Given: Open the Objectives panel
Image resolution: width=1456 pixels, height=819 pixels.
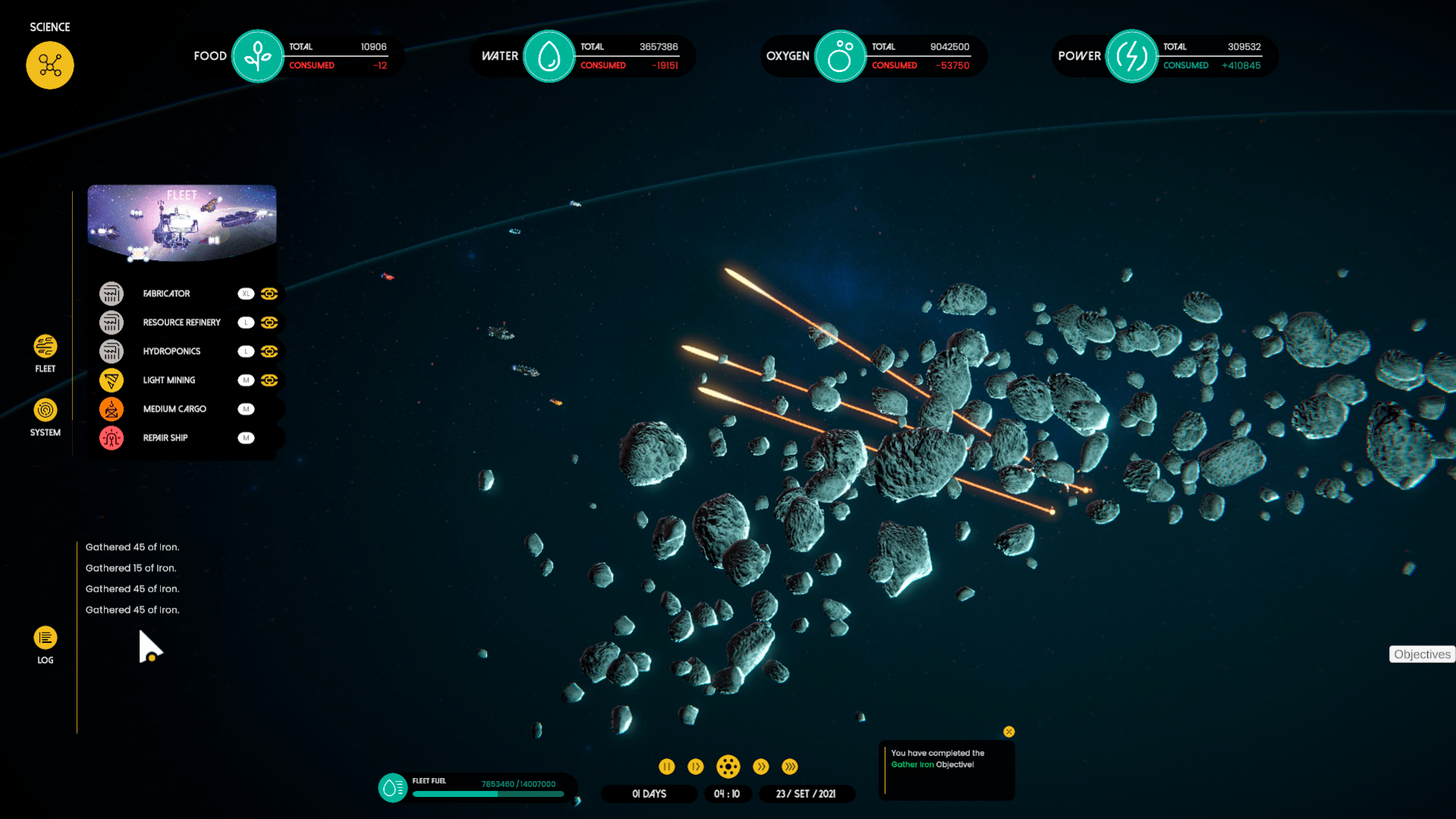Looking at the screenshot, I should (x=1422, y=654).
